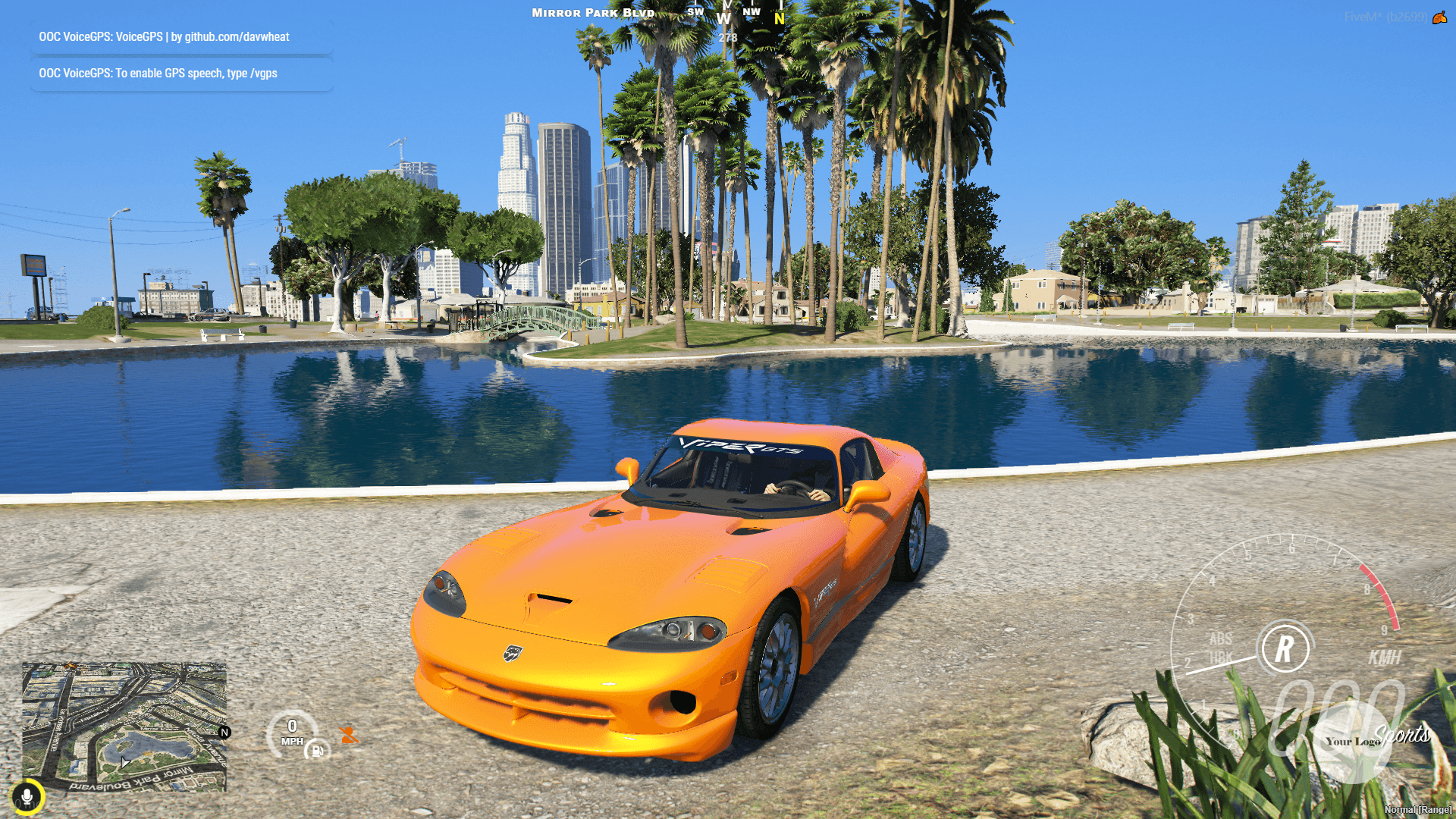Toggle voice chat via the microphone button

click(x=28, y=797)
